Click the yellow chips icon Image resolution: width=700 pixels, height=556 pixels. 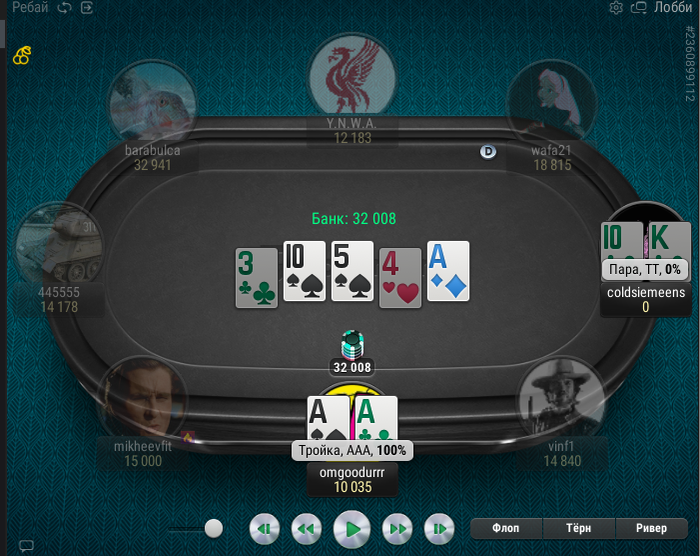pyautogui.click(x=21, y=56)
